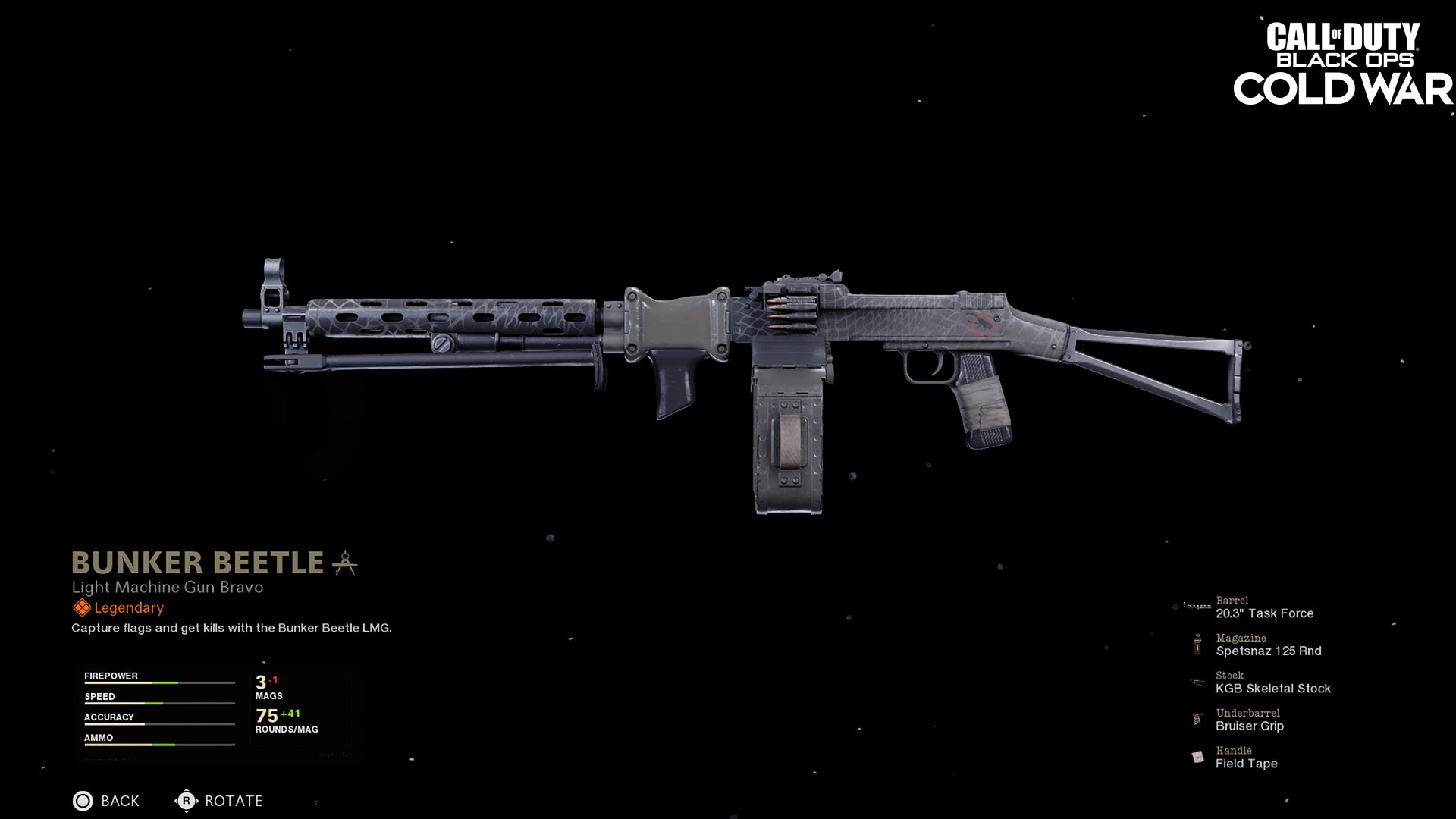The image size is (1456, 819).
Task: Choose the Bruiser Grip underbarrel entry
Action: (x=1250, y=726)
